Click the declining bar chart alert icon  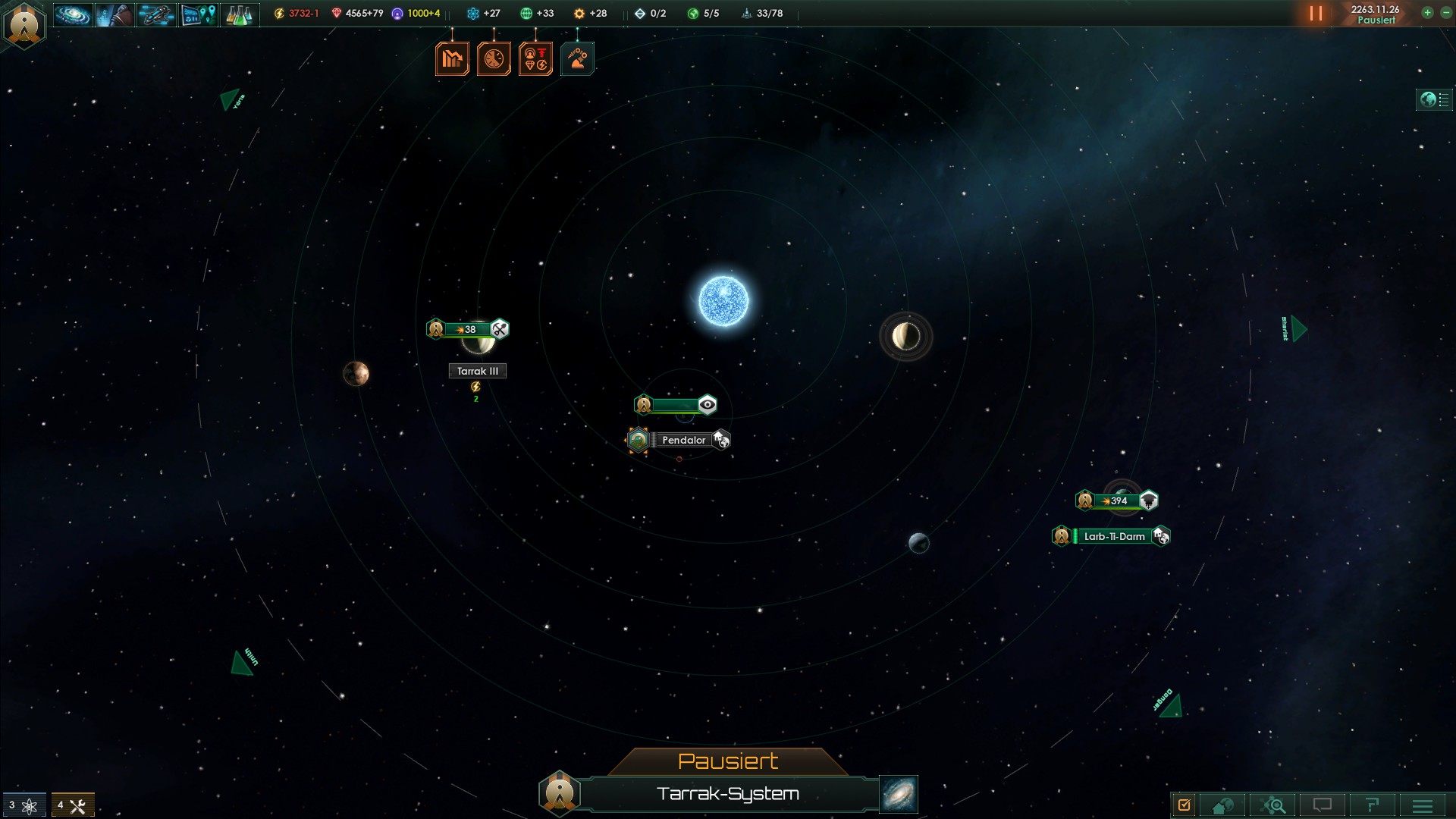click(x=452, y=59)
